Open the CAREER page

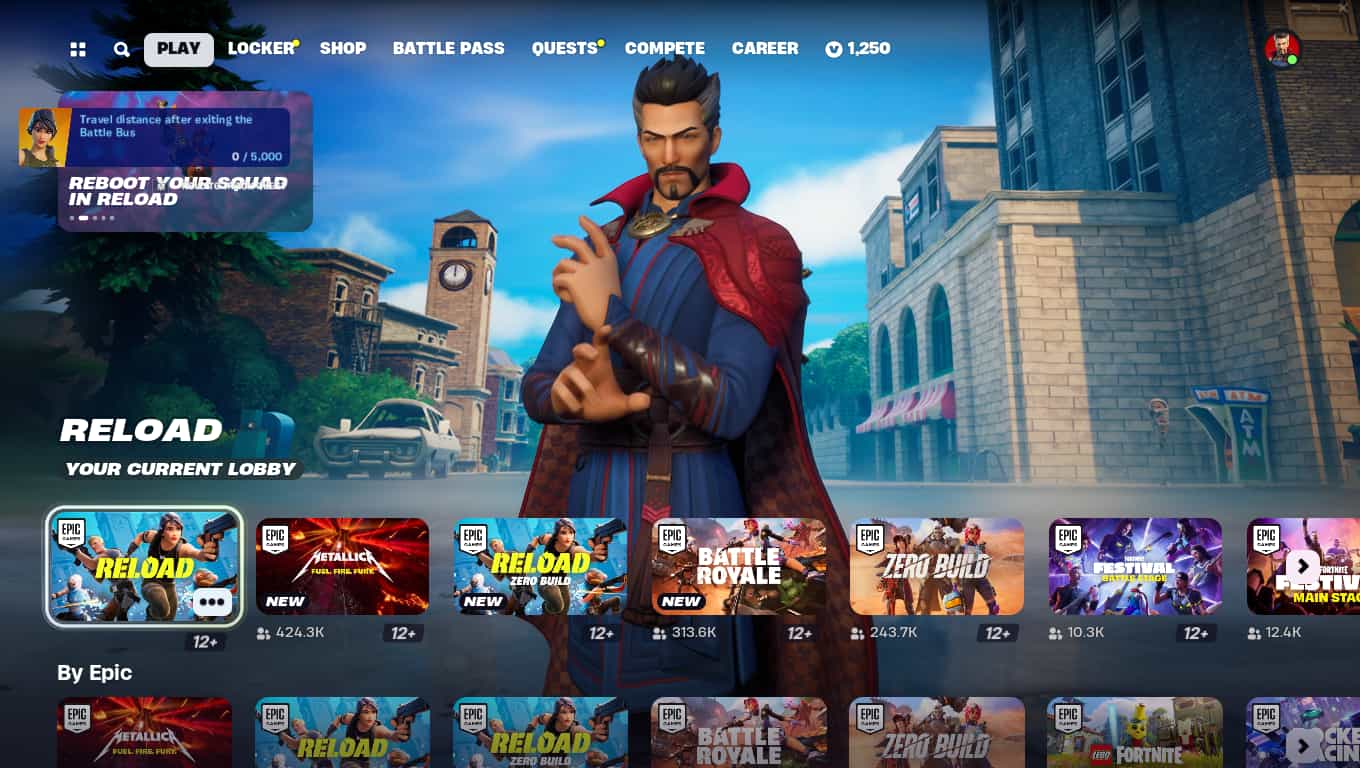coord(765,47)
